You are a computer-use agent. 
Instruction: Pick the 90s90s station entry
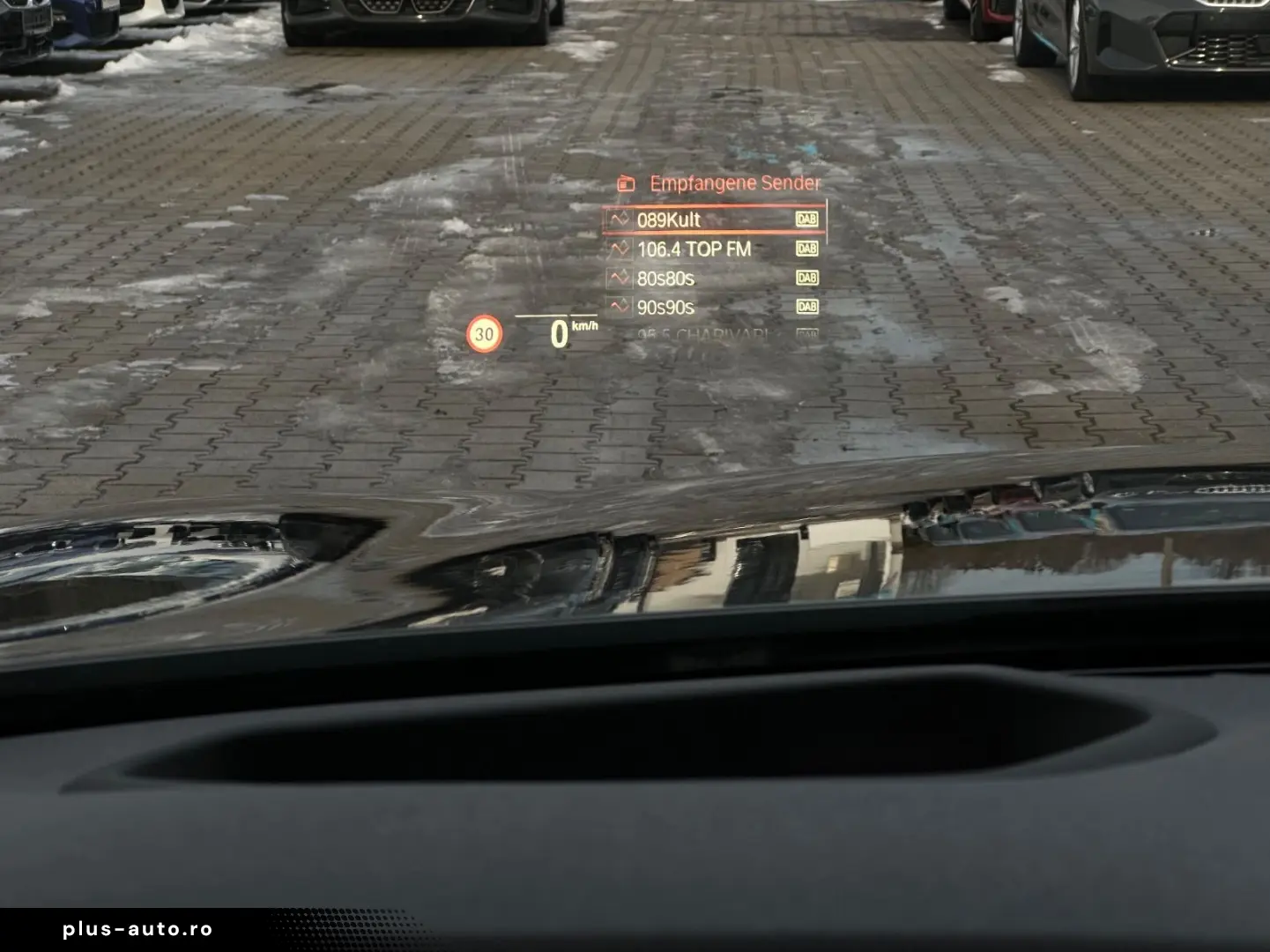714,308
